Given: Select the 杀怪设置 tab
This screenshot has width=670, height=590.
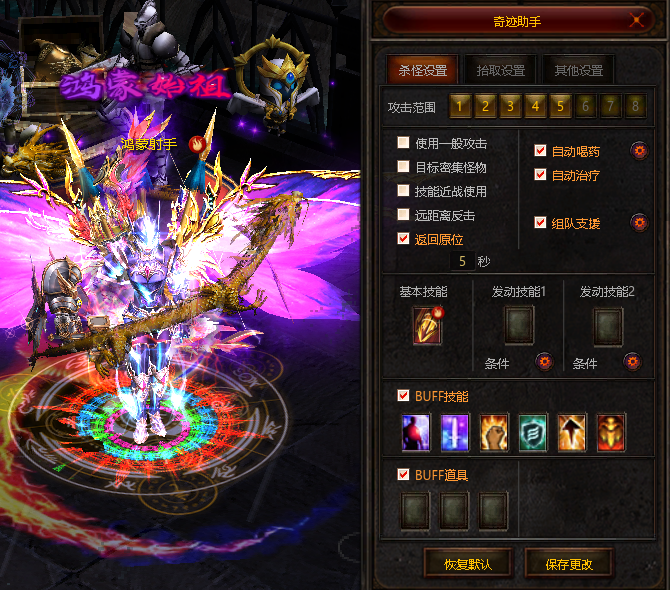Looking at the screenshot, I should [x=423, y=71].
